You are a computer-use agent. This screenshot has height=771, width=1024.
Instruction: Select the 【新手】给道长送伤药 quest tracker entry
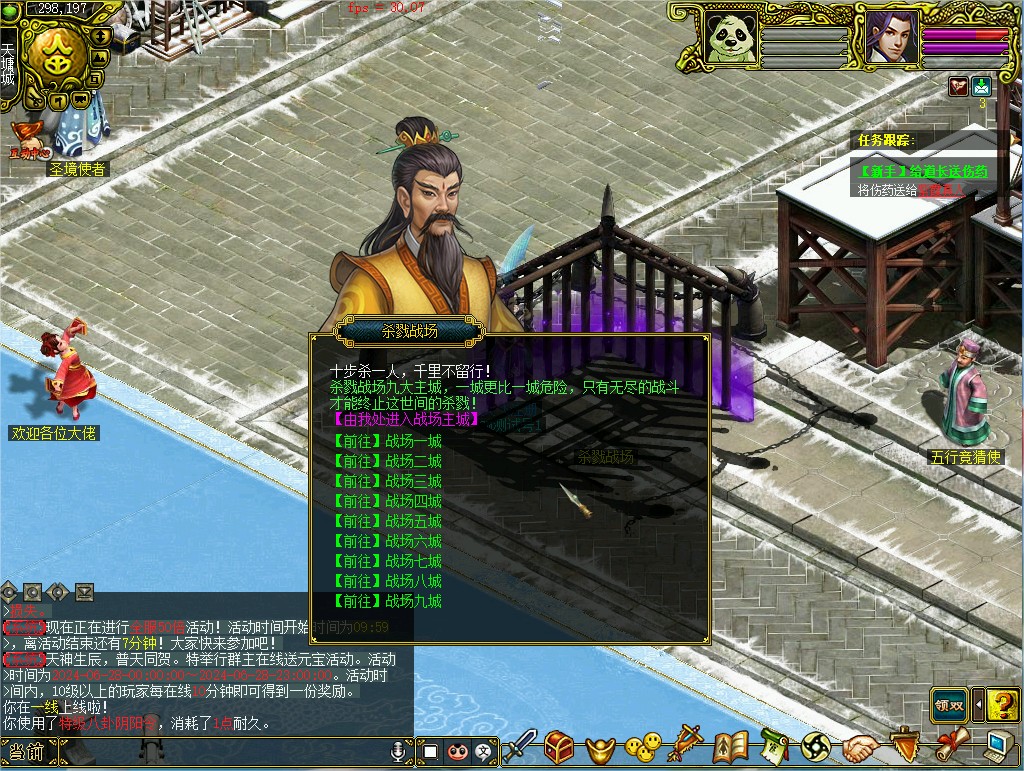pos(923,171)
